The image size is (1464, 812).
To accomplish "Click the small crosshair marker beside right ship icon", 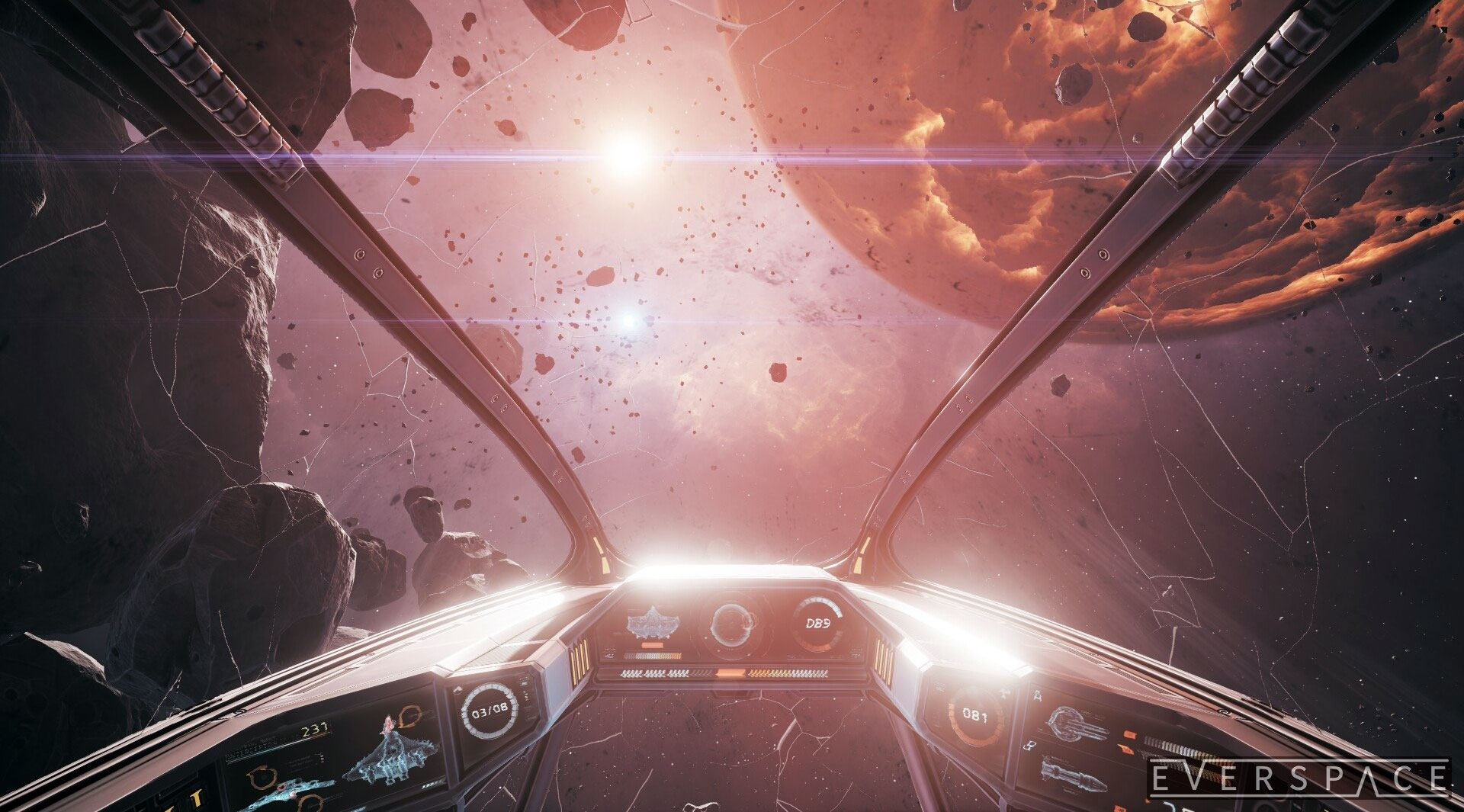I will point(1037,695).
